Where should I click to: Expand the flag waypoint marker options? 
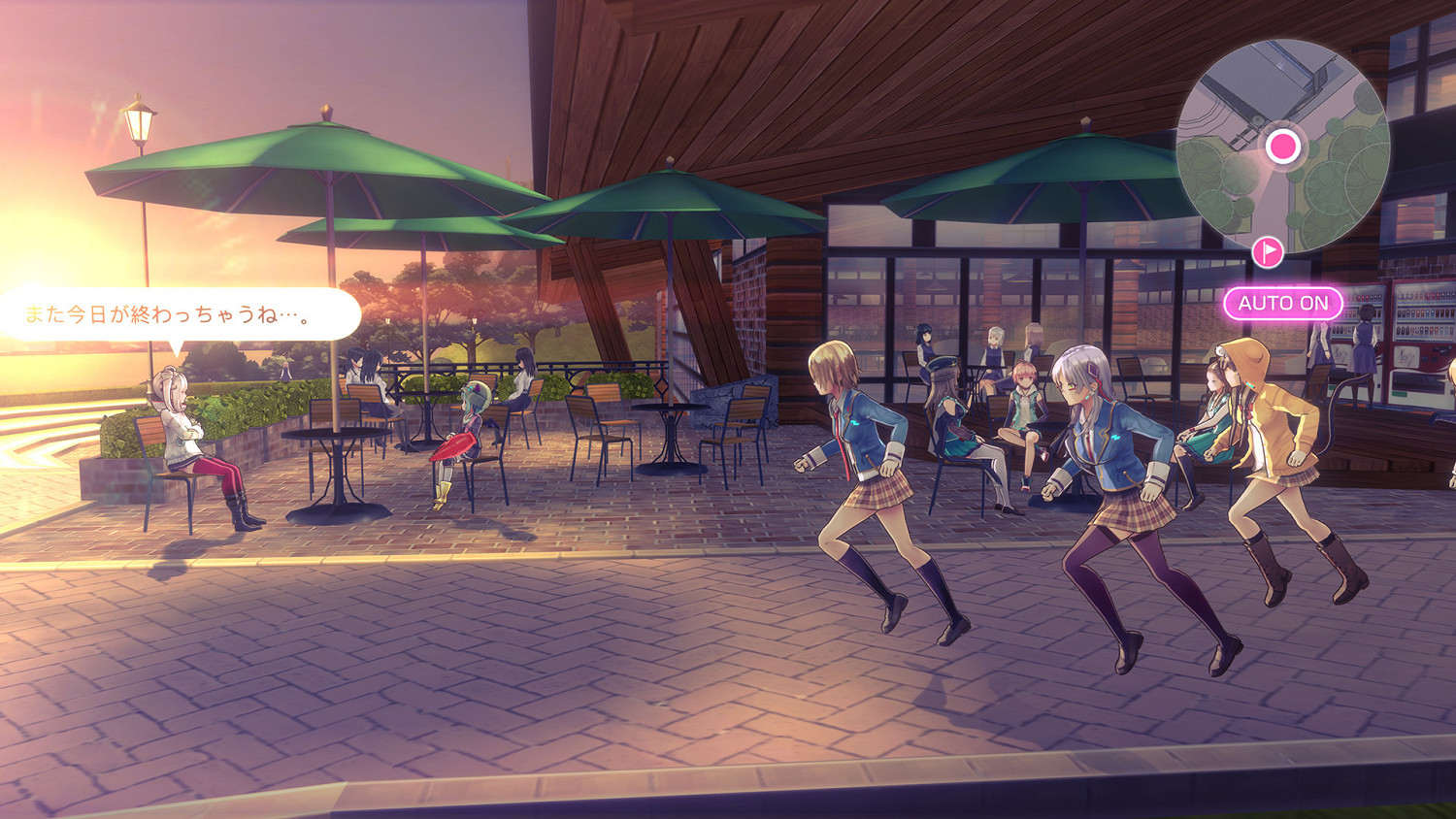click(1267, 251)
